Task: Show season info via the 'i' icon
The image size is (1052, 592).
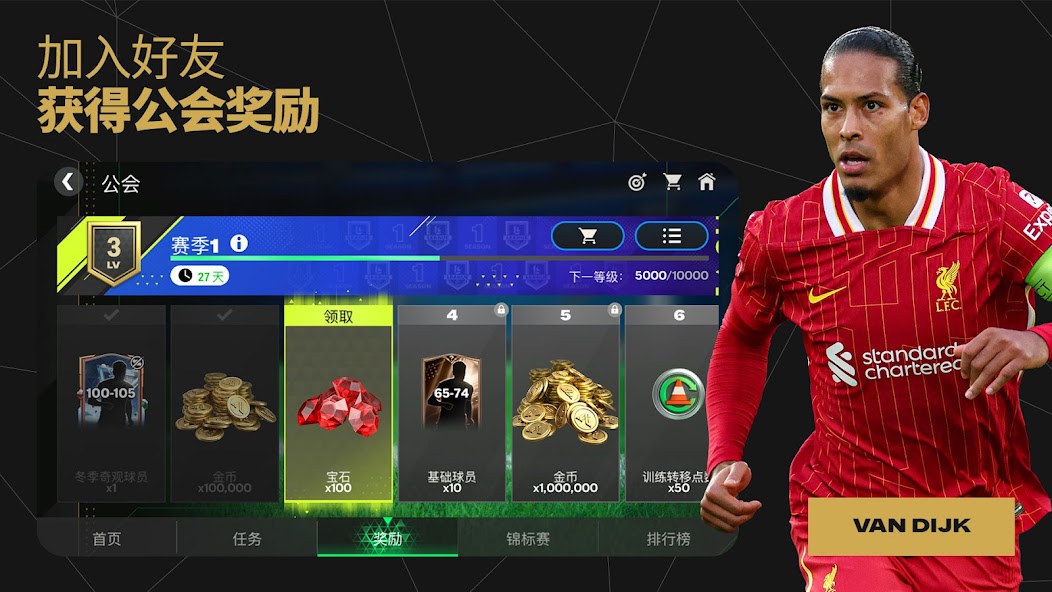Action: coord(239,244)
